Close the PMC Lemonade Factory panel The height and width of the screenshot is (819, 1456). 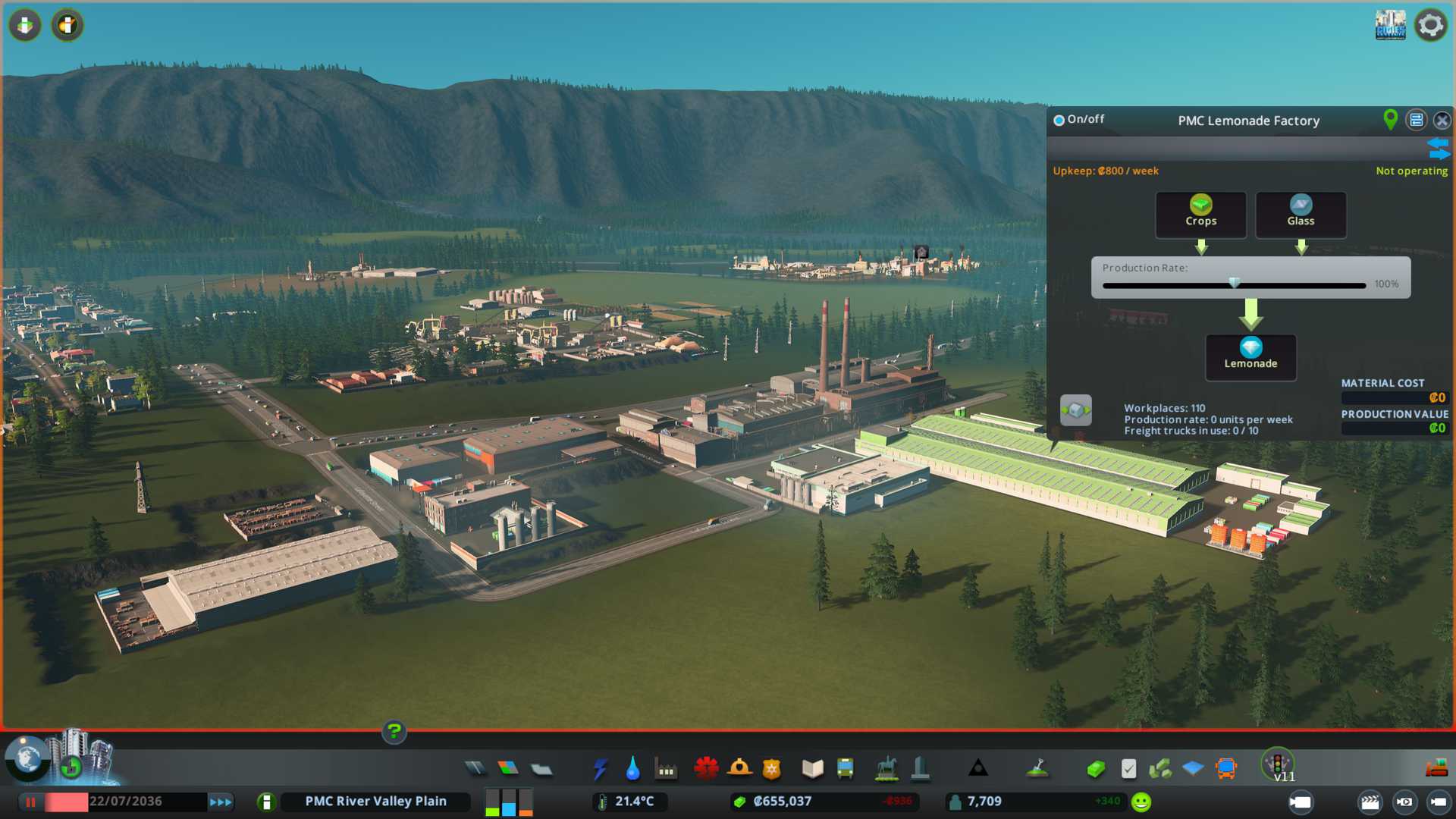(x=1442, y=121)
